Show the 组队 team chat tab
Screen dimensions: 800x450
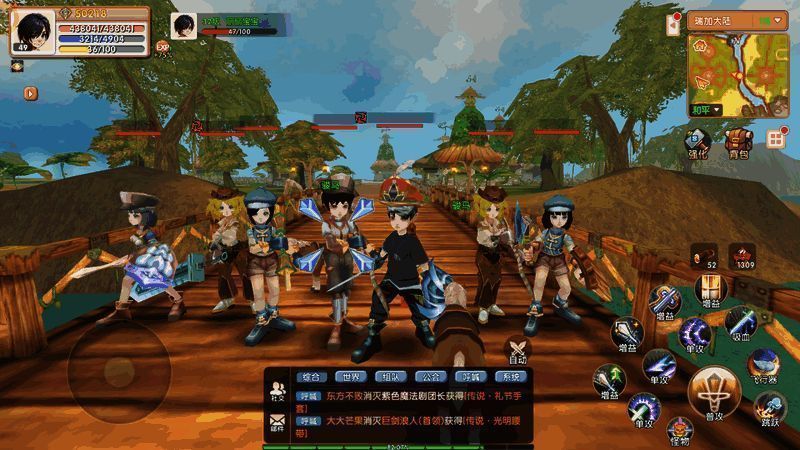[390, 377]
